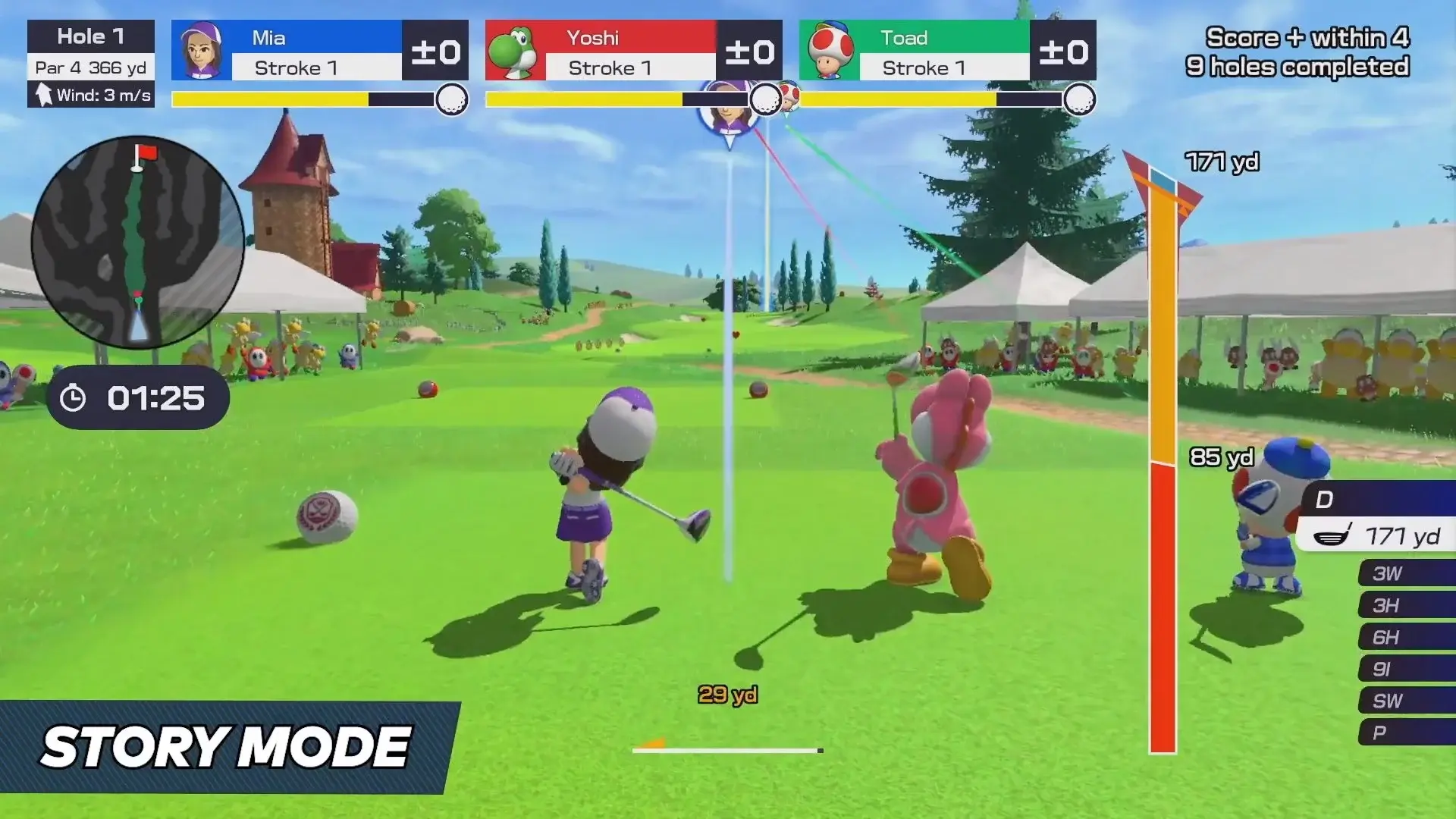Open the circular course minimap
Viewport: 1456px width, 819px height.
click(138, 243)
